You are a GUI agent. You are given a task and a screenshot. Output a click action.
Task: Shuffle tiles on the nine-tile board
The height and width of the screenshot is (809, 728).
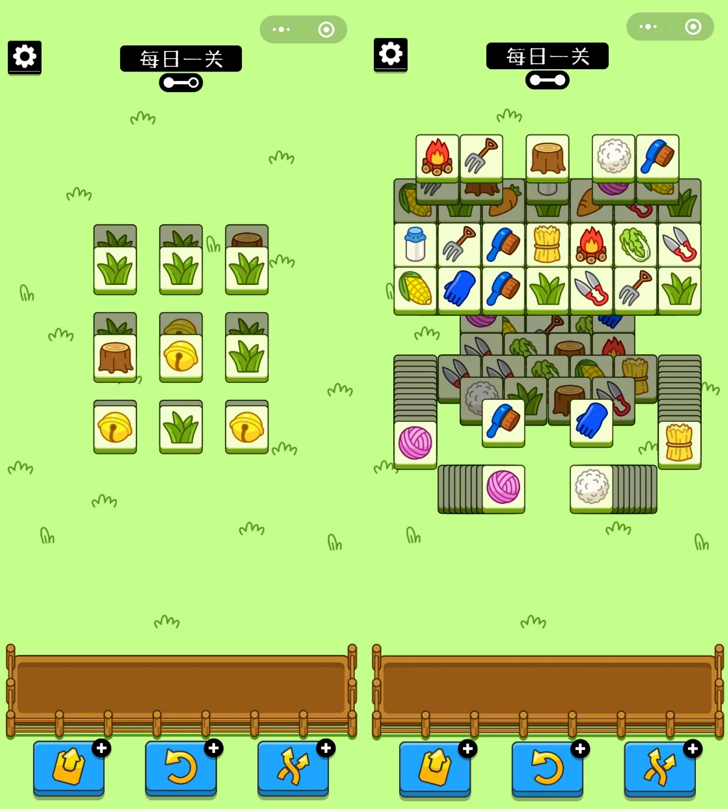point(292,768)
